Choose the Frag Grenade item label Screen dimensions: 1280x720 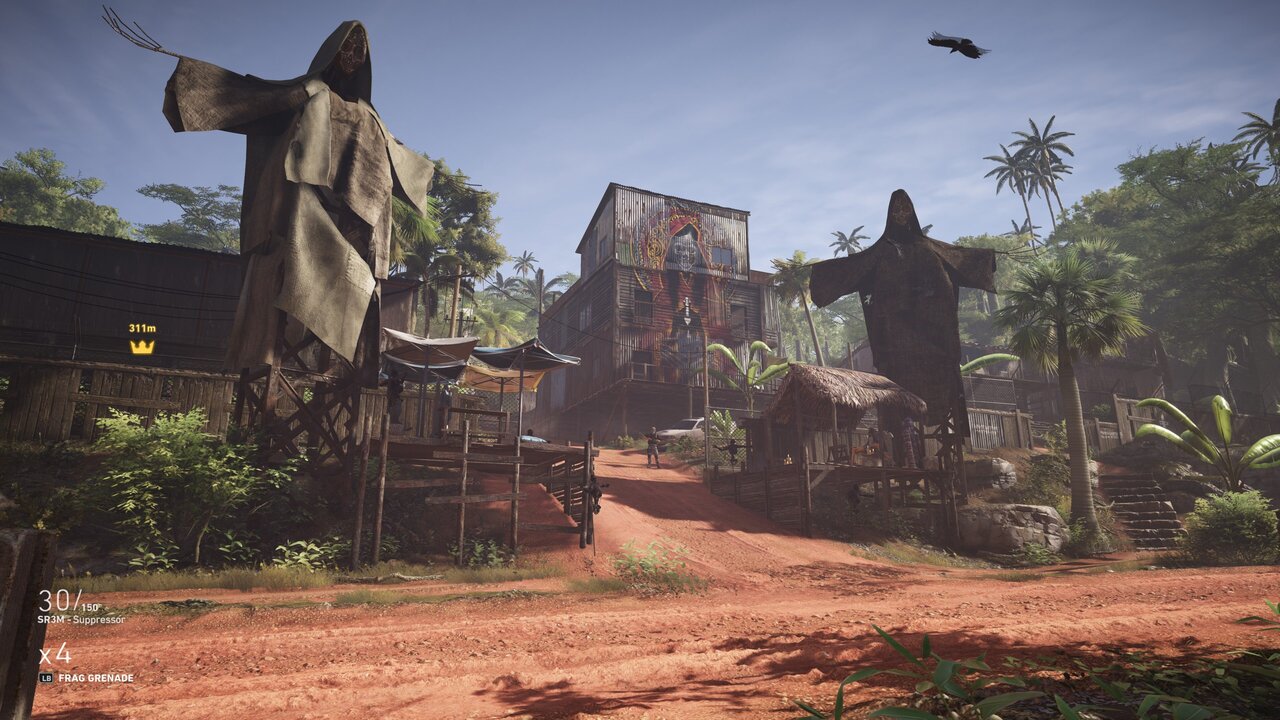tap(95, 678)
